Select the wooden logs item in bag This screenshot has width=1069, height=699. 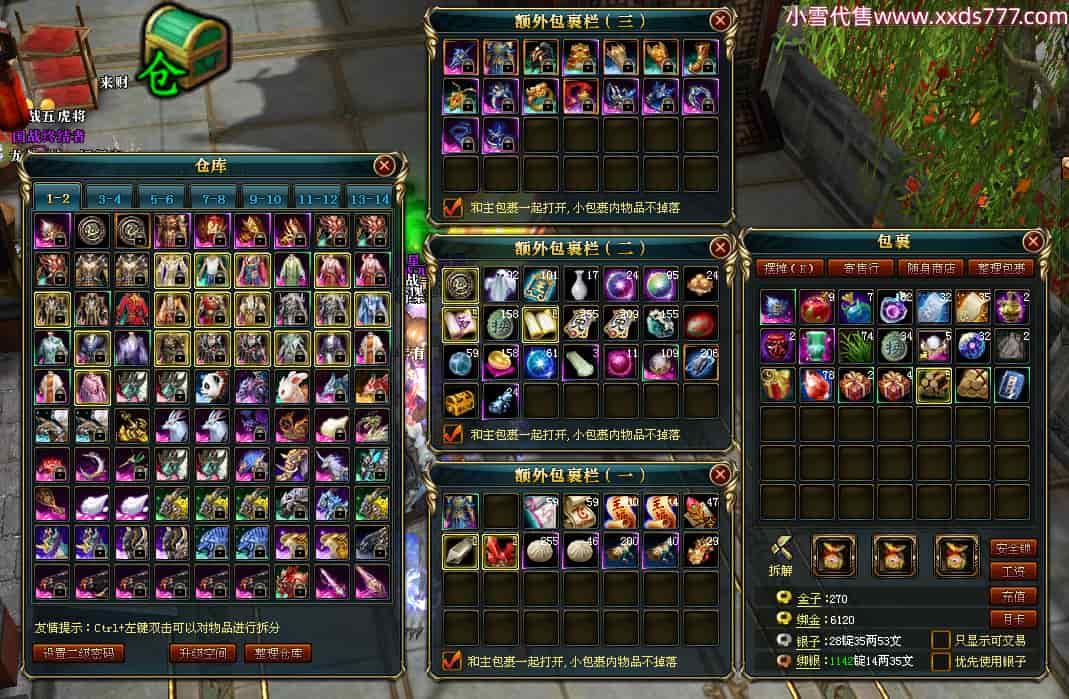point(934,385)
